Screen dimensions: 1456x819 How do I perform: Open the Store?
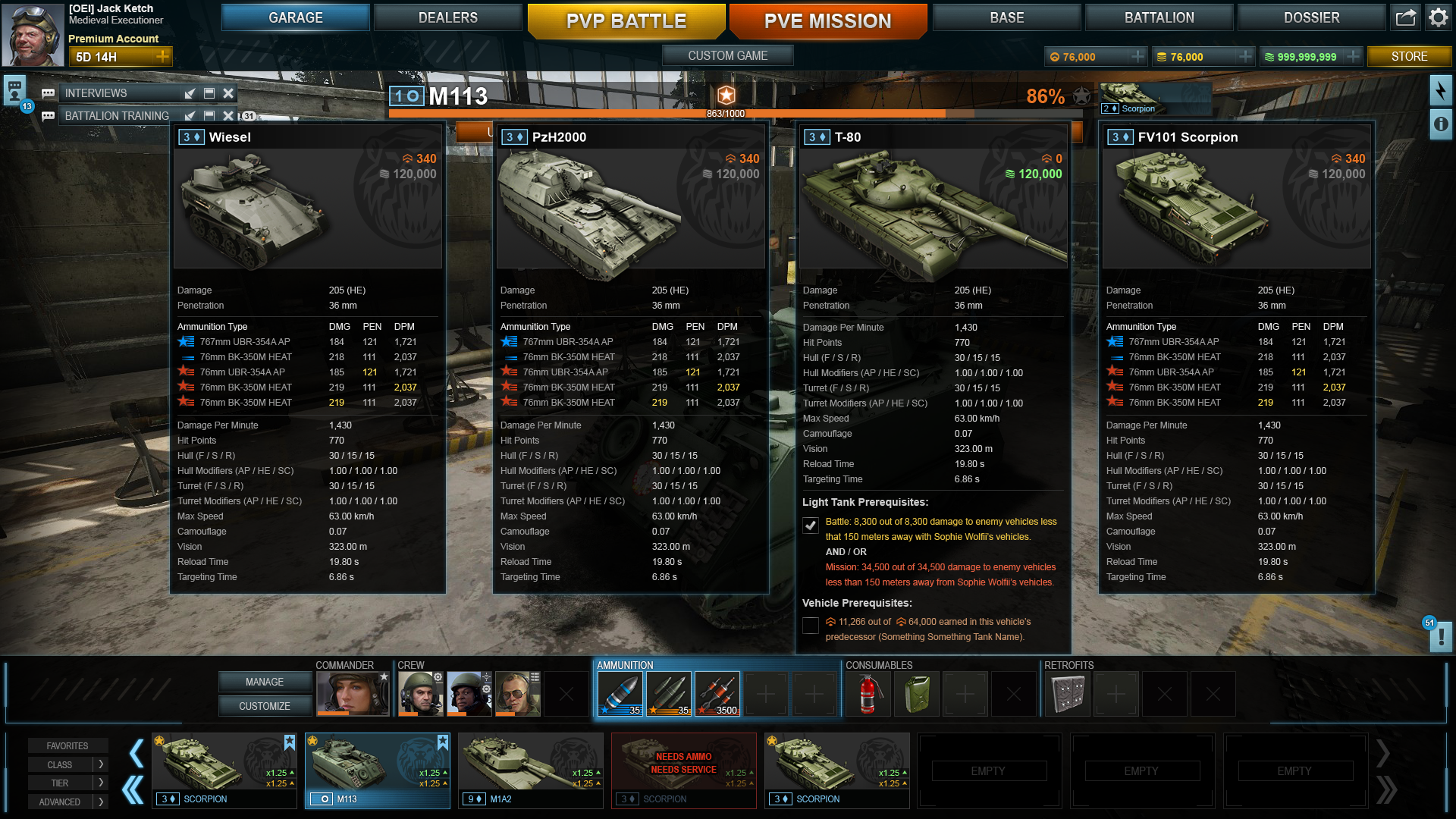1409,56
